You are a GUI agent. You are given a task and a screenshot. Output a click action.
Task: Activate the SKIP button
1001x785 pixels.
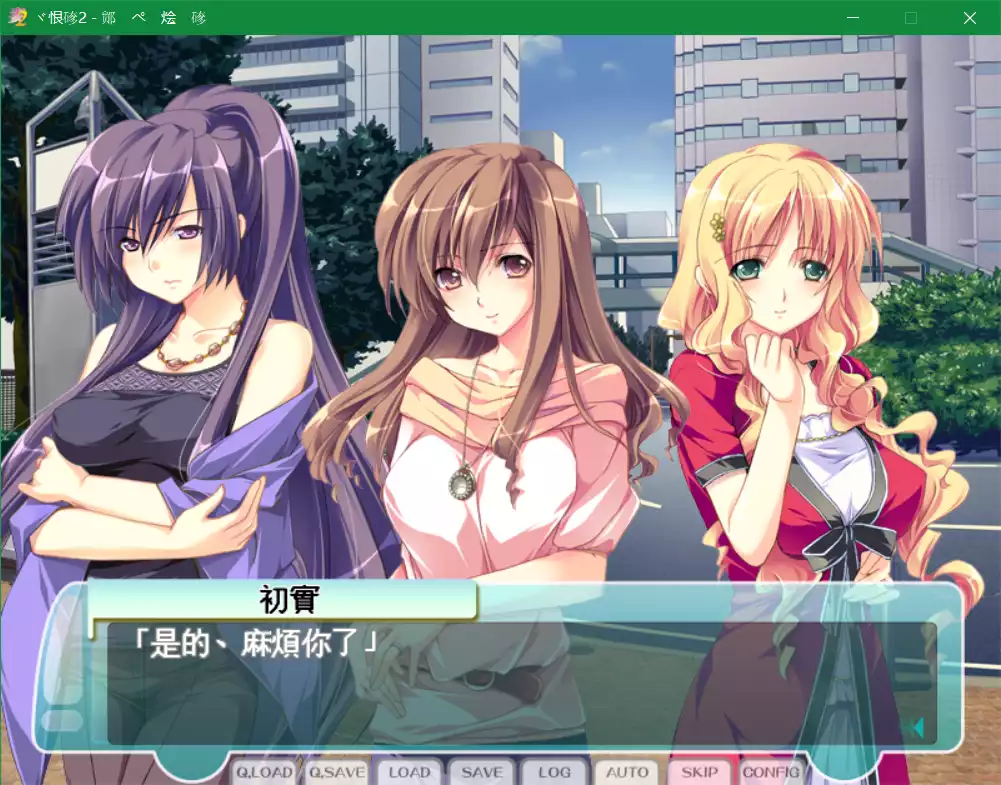click(x=699, y=772)
